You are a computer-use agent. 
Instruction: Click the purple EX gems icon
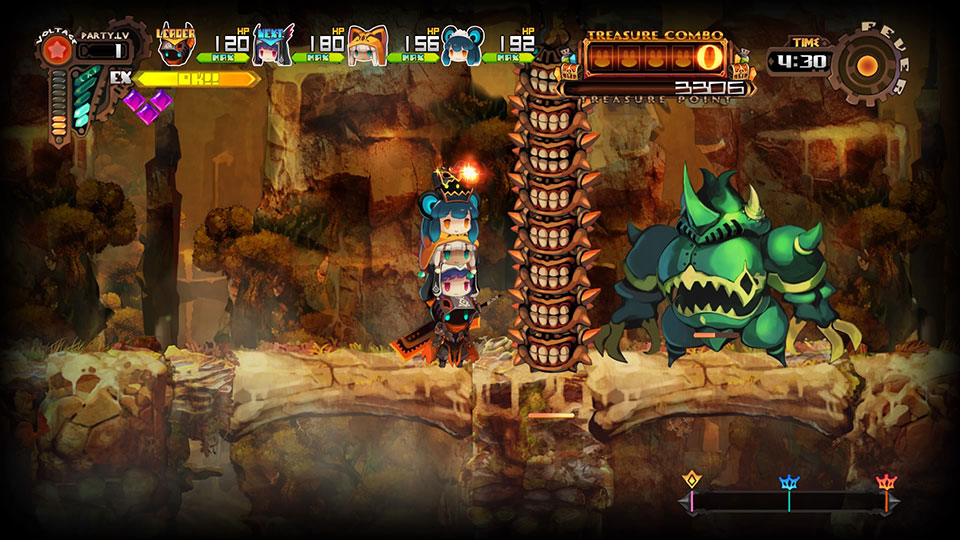[x=146, y=104]
